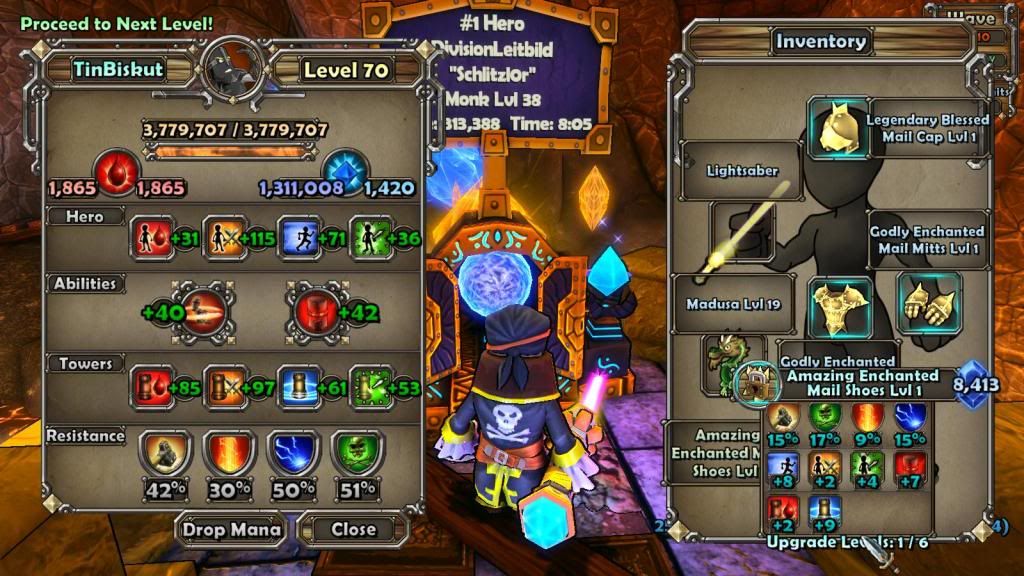Choose the golden chest armor slot

coord(839,308)
